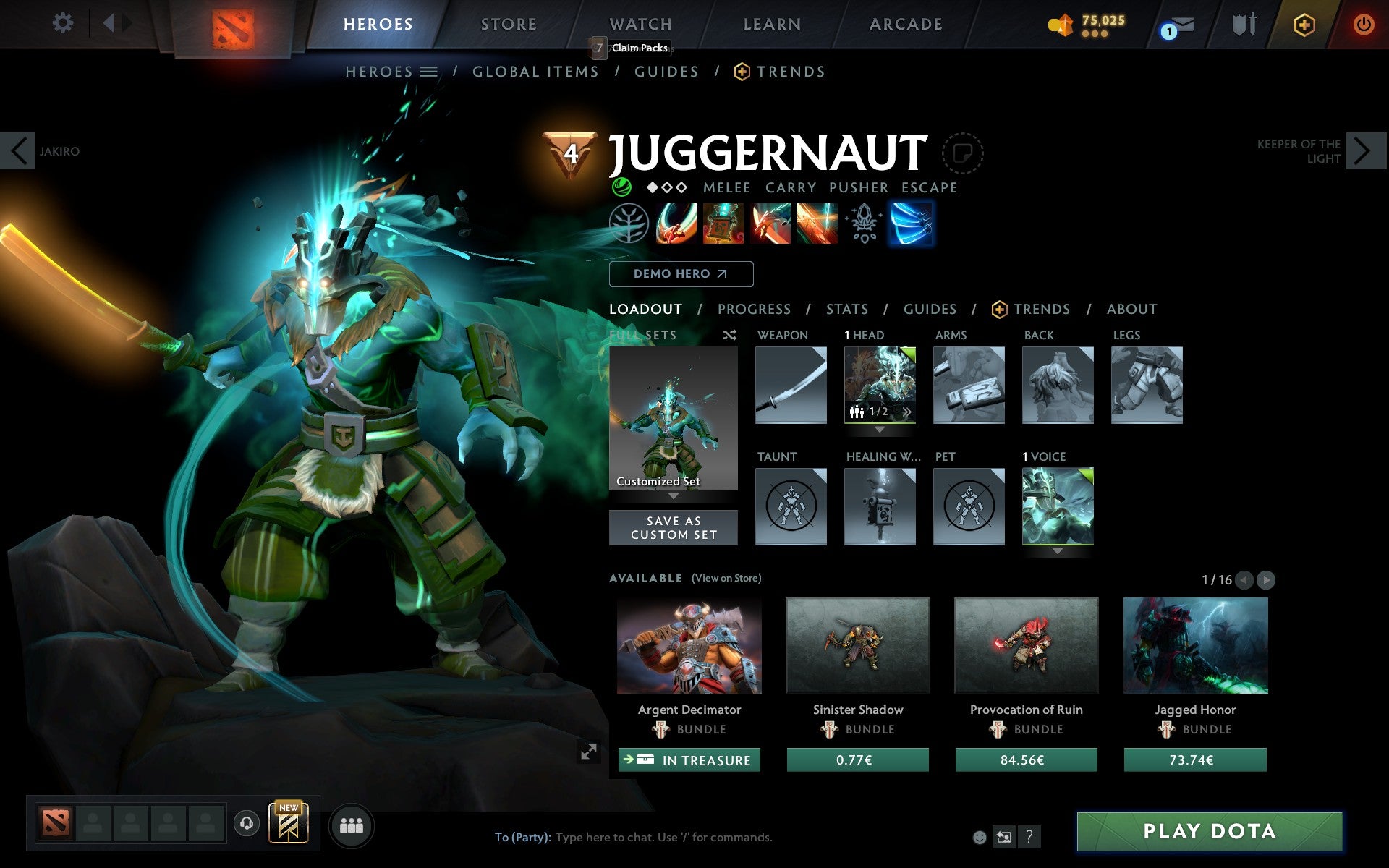Click the shuffle icon next to Full Sets
Image resolution: width=1389 pixels, height=868 pixels.
tap(729, 335)
